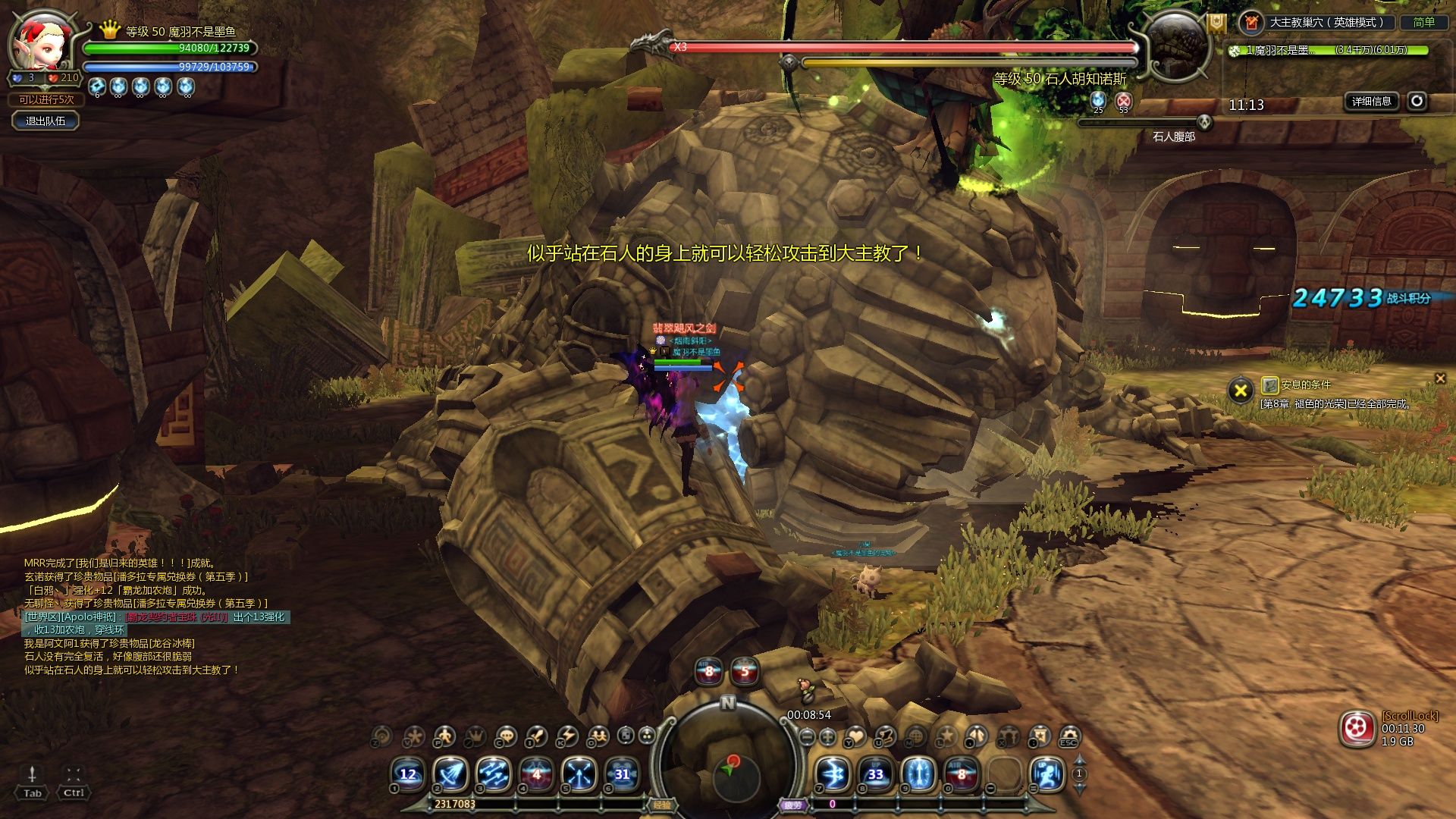1456x819 pixels.
Task: Use the multi-arrow volley skill in slot 3
Action: pos(493,774)
